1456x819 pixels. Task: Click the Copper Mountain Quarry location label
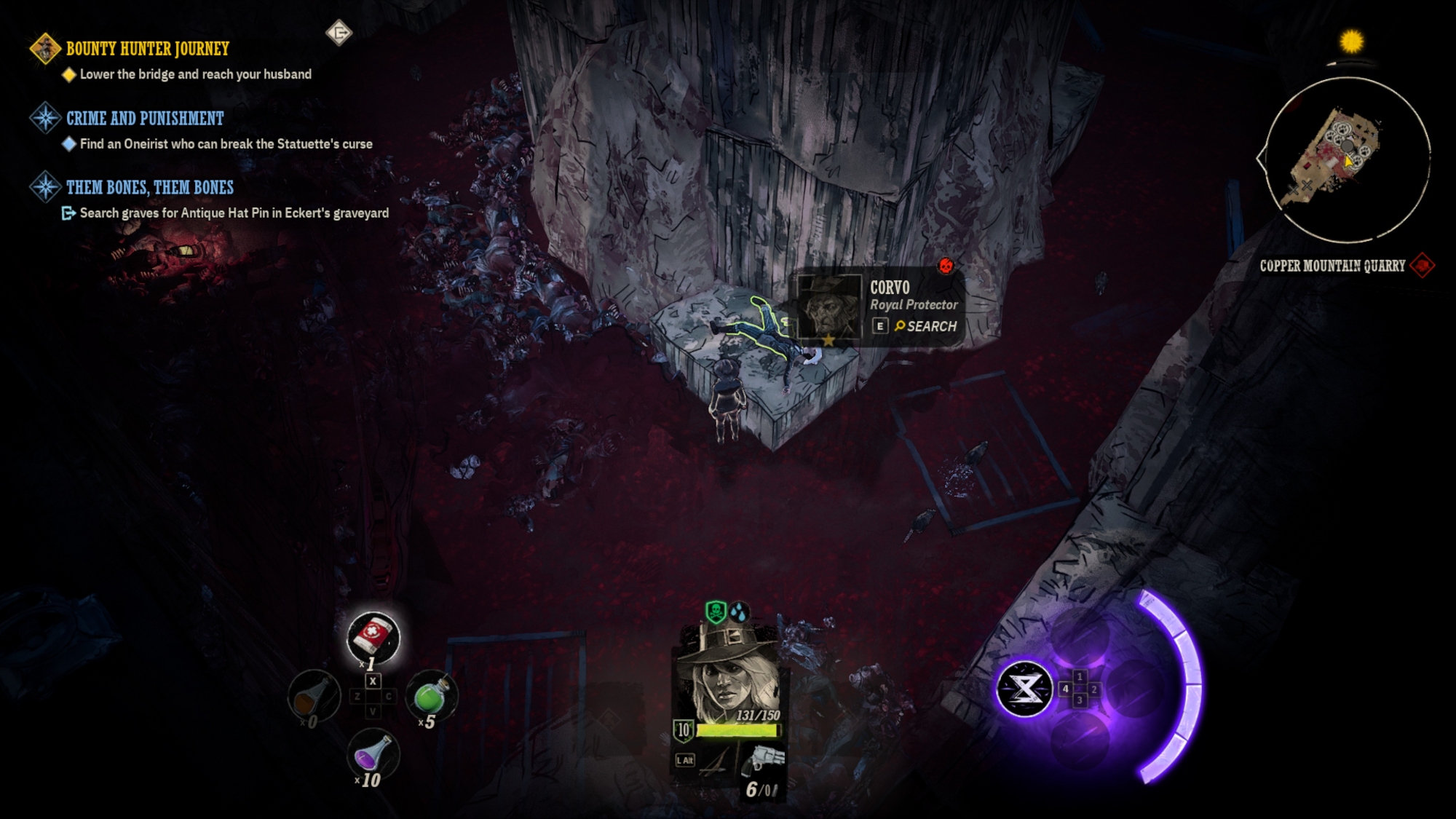tap(1332, 266)
